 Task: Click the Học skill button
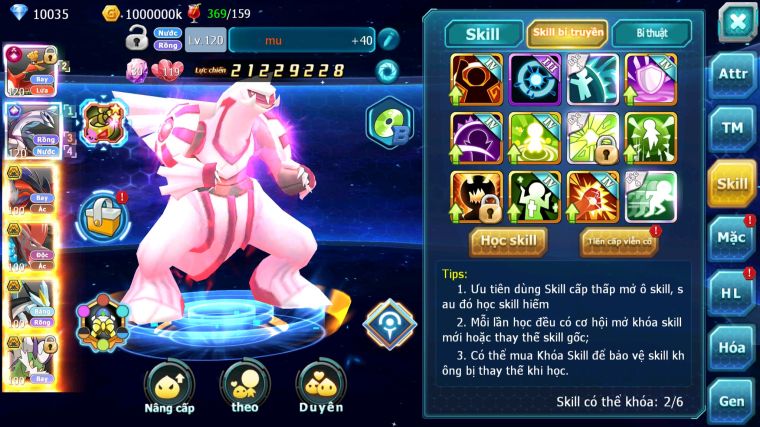(x=509, y=240)
